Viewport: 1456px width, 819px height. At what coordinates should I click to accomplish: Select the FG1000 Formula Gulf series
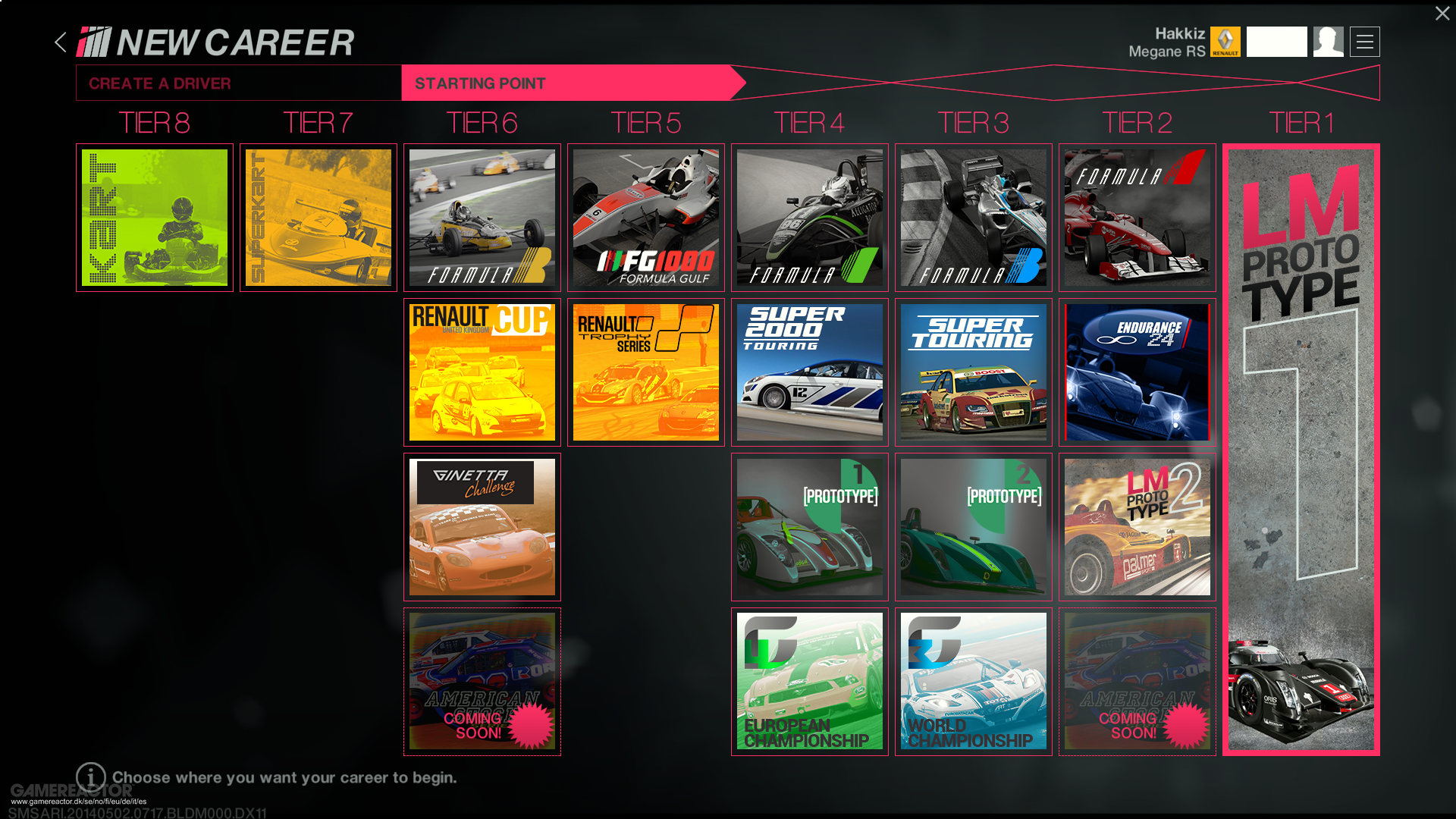646,218
